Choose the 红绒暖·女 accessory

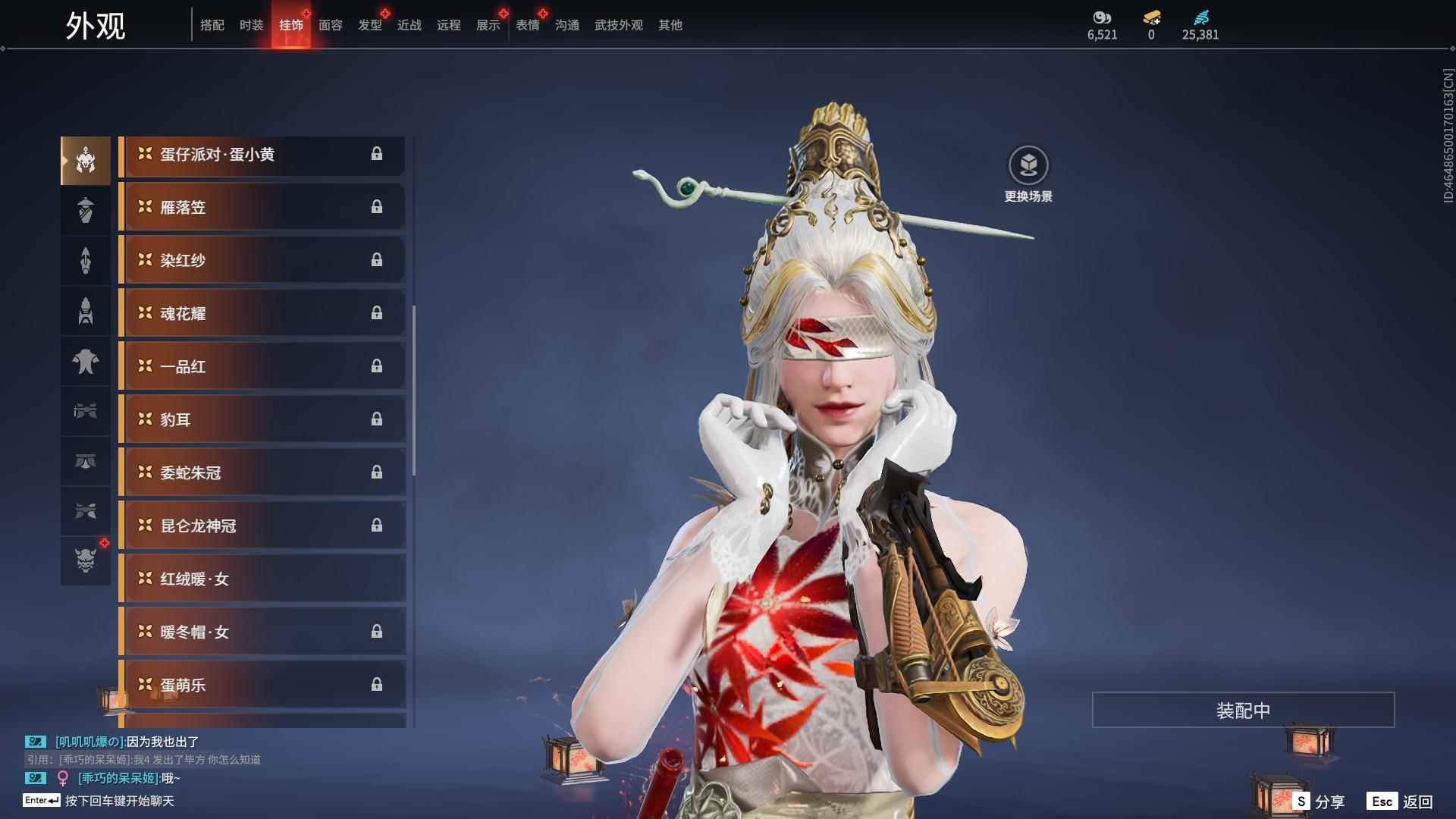pos(262,579)
